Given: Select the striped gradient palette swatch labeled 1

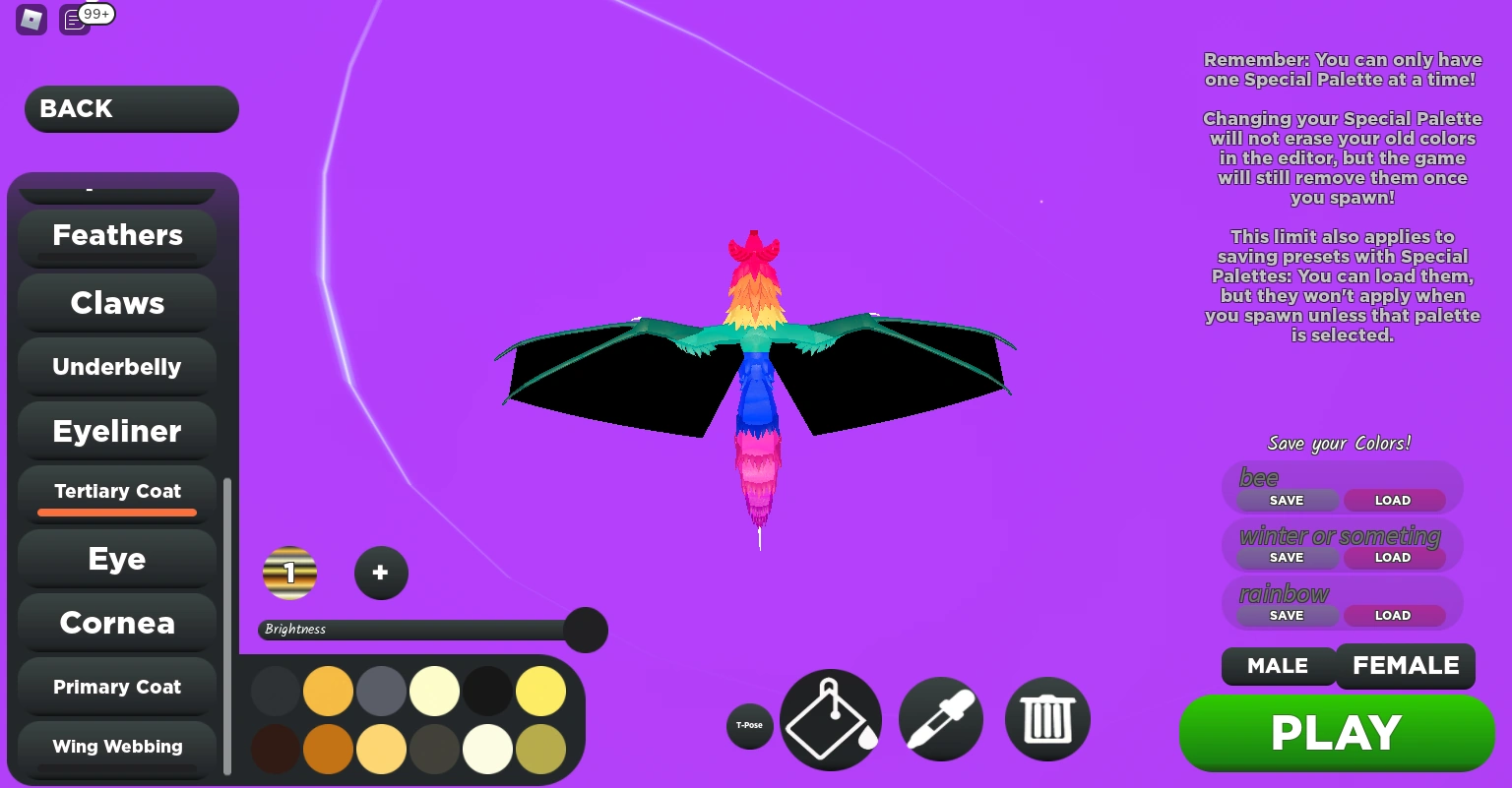Looking at the screenshot, I should pyautogui.click(x=289, y=573).
